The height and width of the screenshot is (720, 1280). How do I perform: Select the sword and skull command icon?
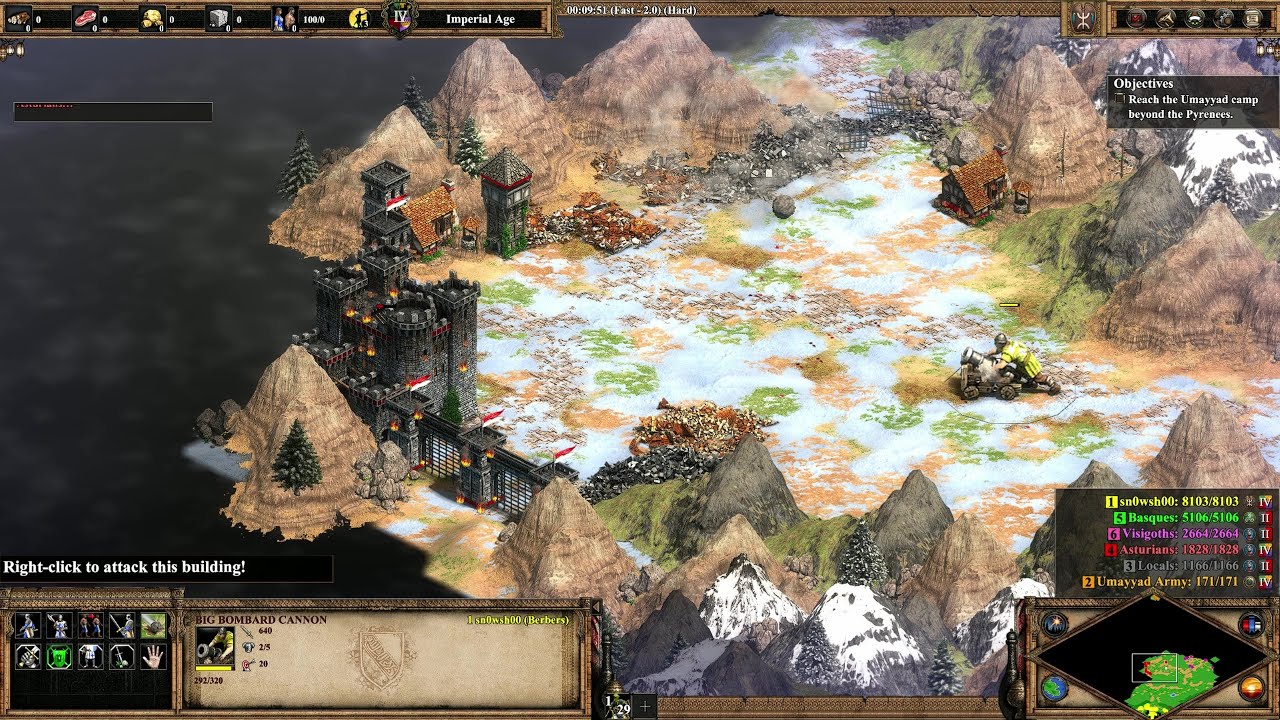[x=122, y=657]
